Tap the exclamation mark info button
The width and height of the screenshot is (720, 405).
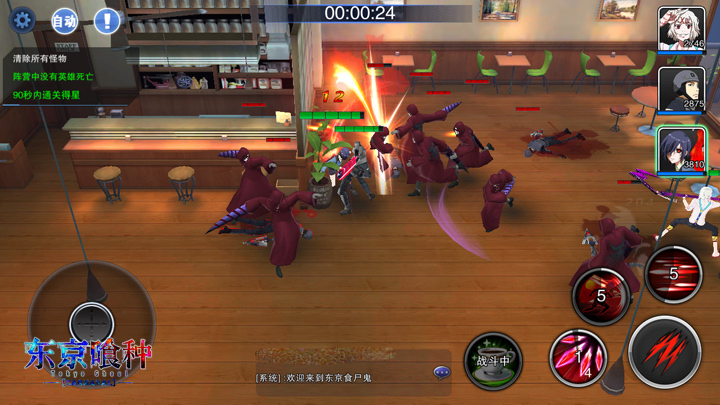pos(107,20)
